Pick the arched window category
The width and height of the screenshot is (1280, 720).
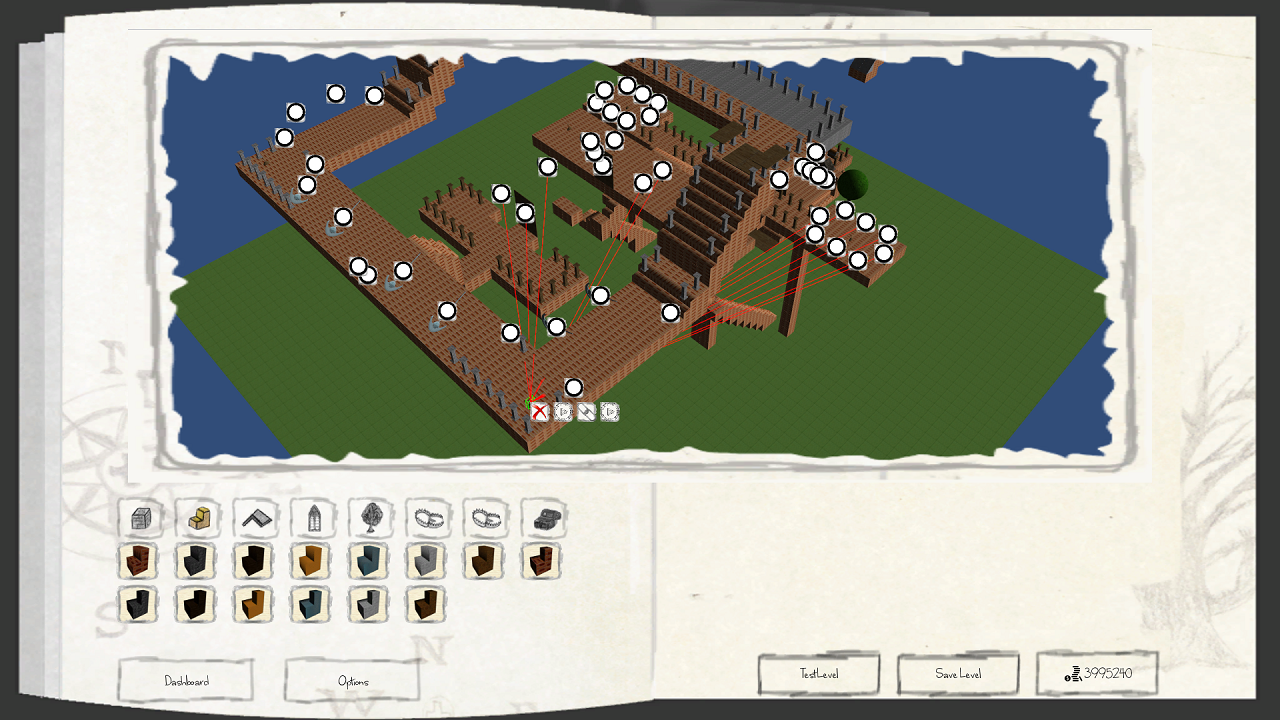tap(313, 519)
